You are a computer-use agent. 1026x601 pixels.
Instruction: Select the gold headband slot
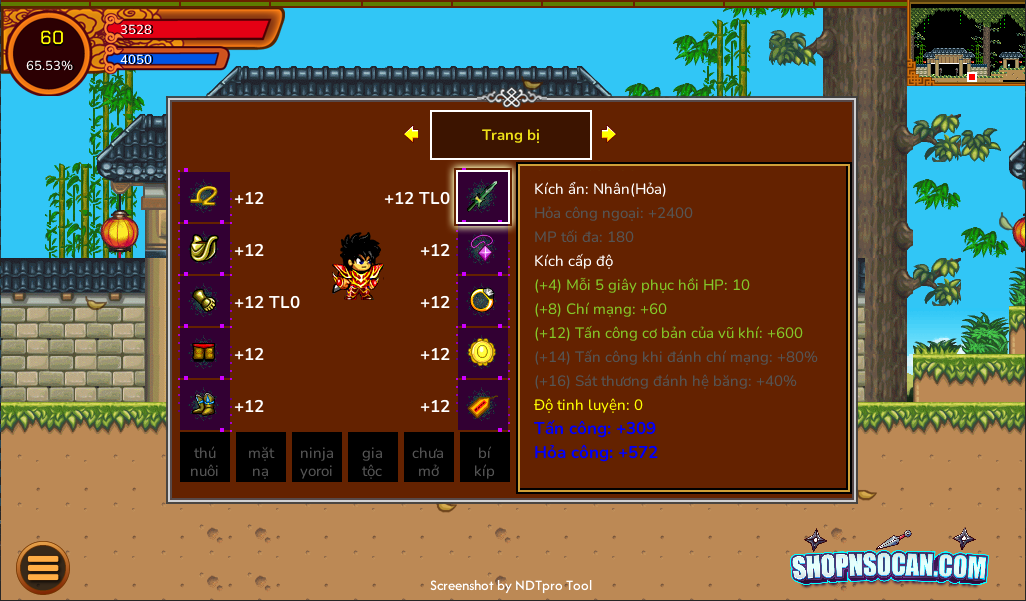(205, 197)
